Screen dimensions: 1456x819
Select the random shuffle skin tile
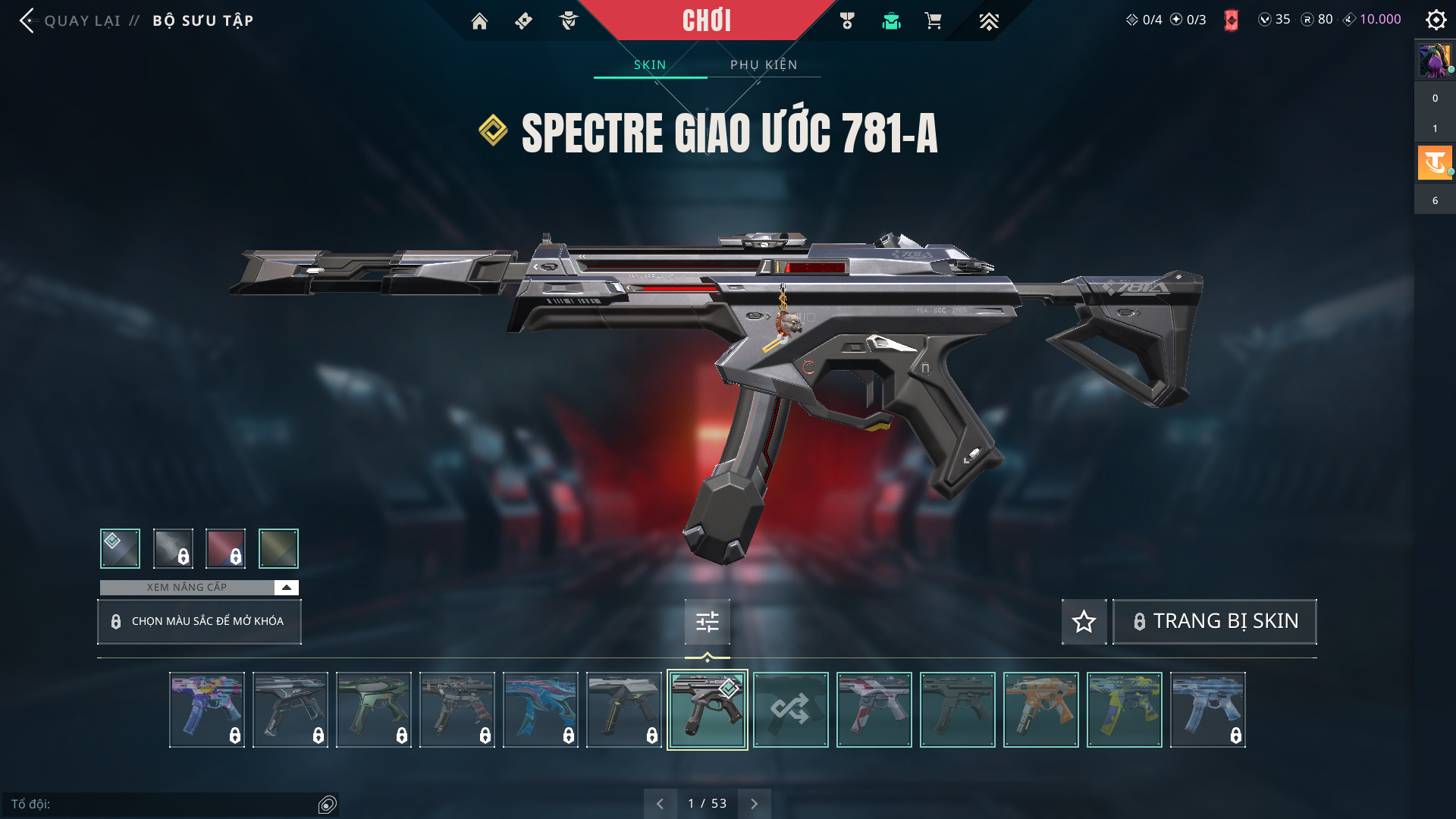790,710
